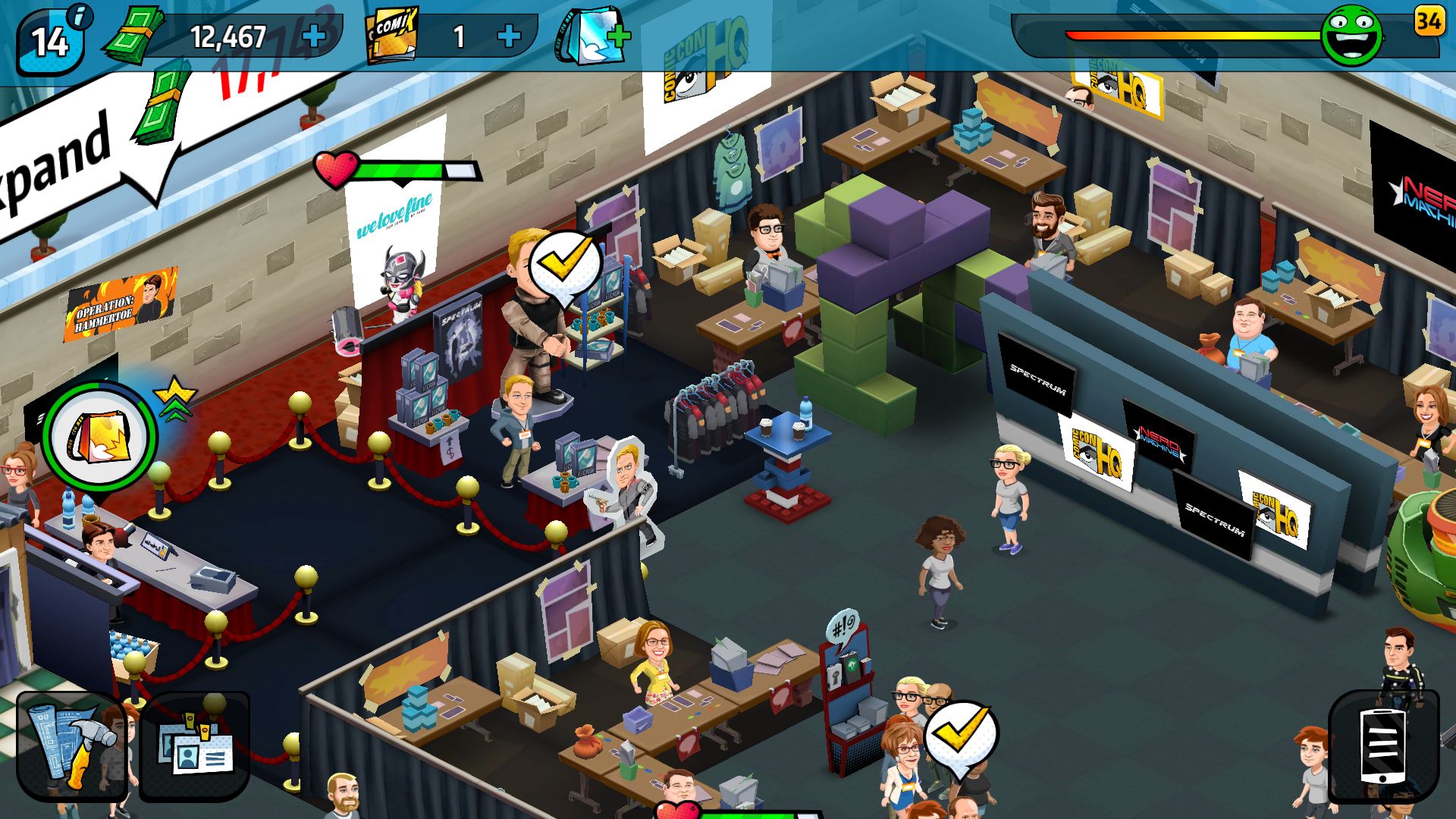Viewport: 1456px width, 819px height.
Task: Open the comic book counter icon
Action: coord(392,34)
